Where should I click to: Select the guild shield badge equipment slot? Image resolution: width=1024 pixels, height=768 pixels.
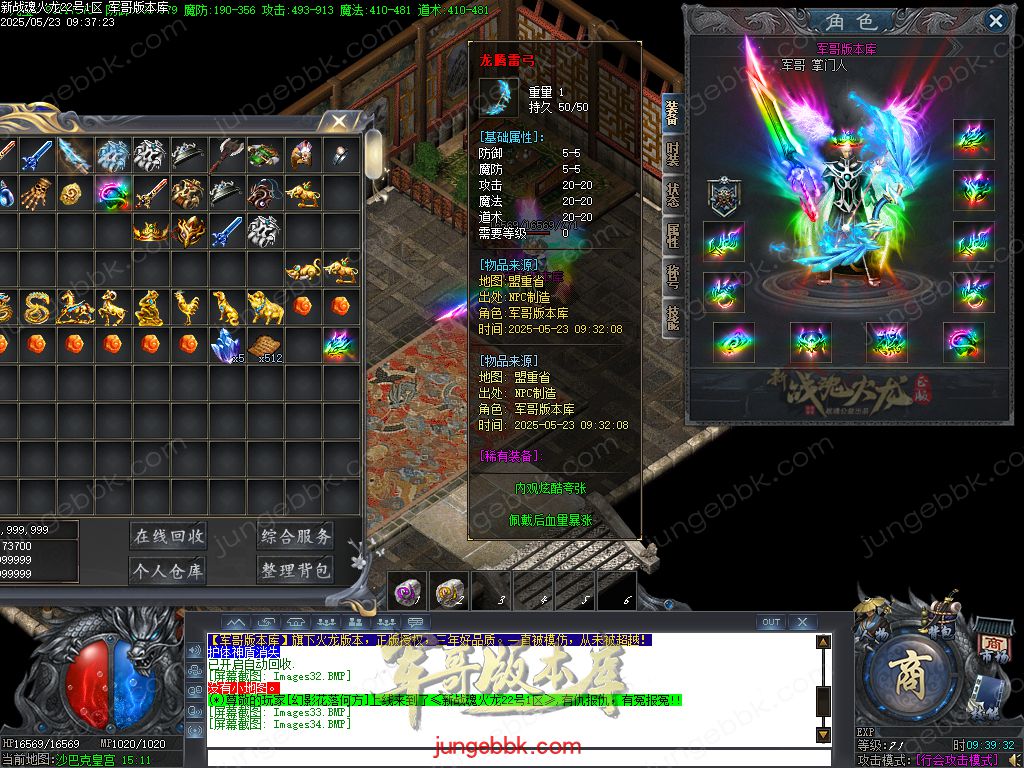723,196
